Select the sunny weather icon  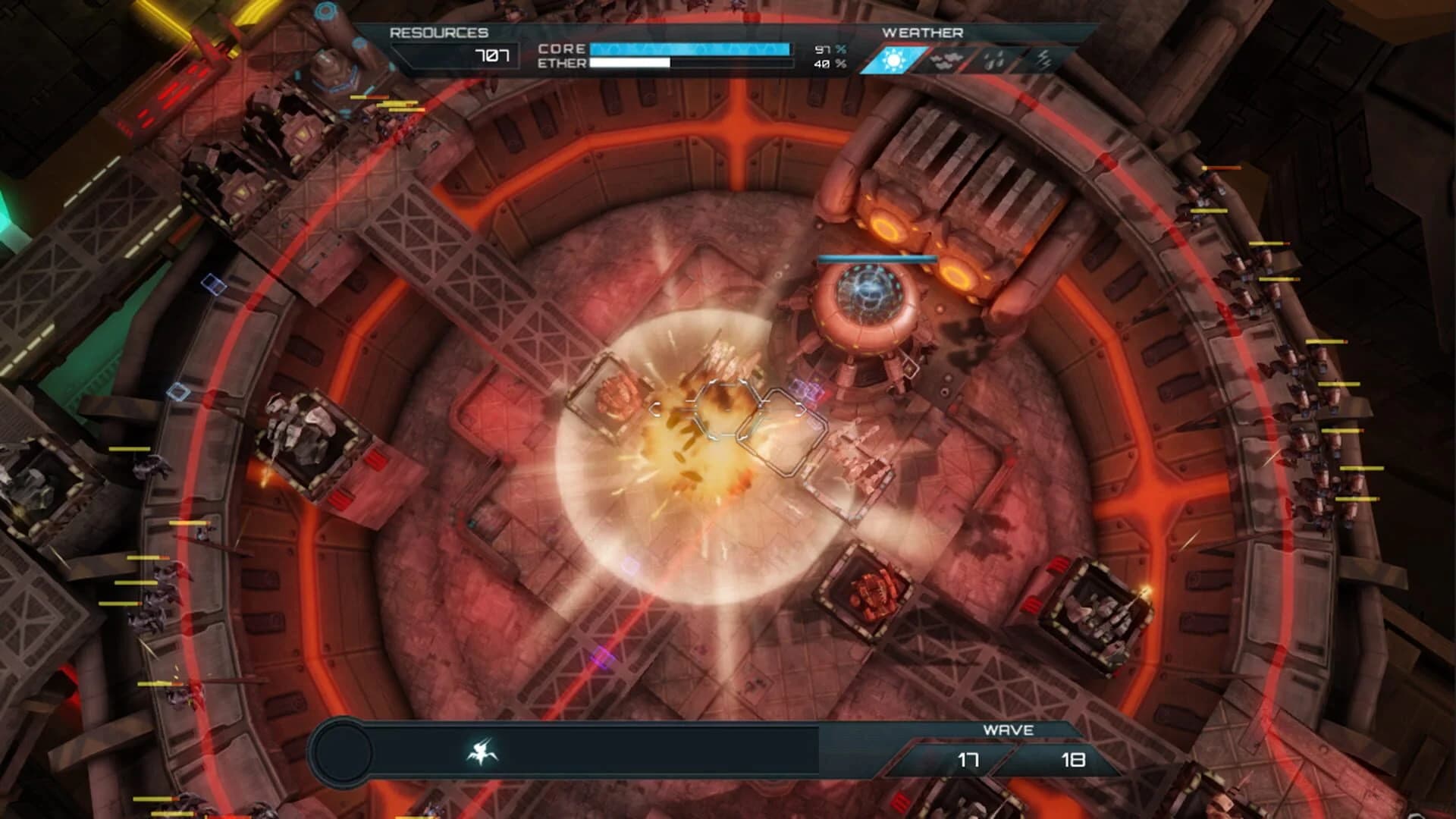[893, 60]
